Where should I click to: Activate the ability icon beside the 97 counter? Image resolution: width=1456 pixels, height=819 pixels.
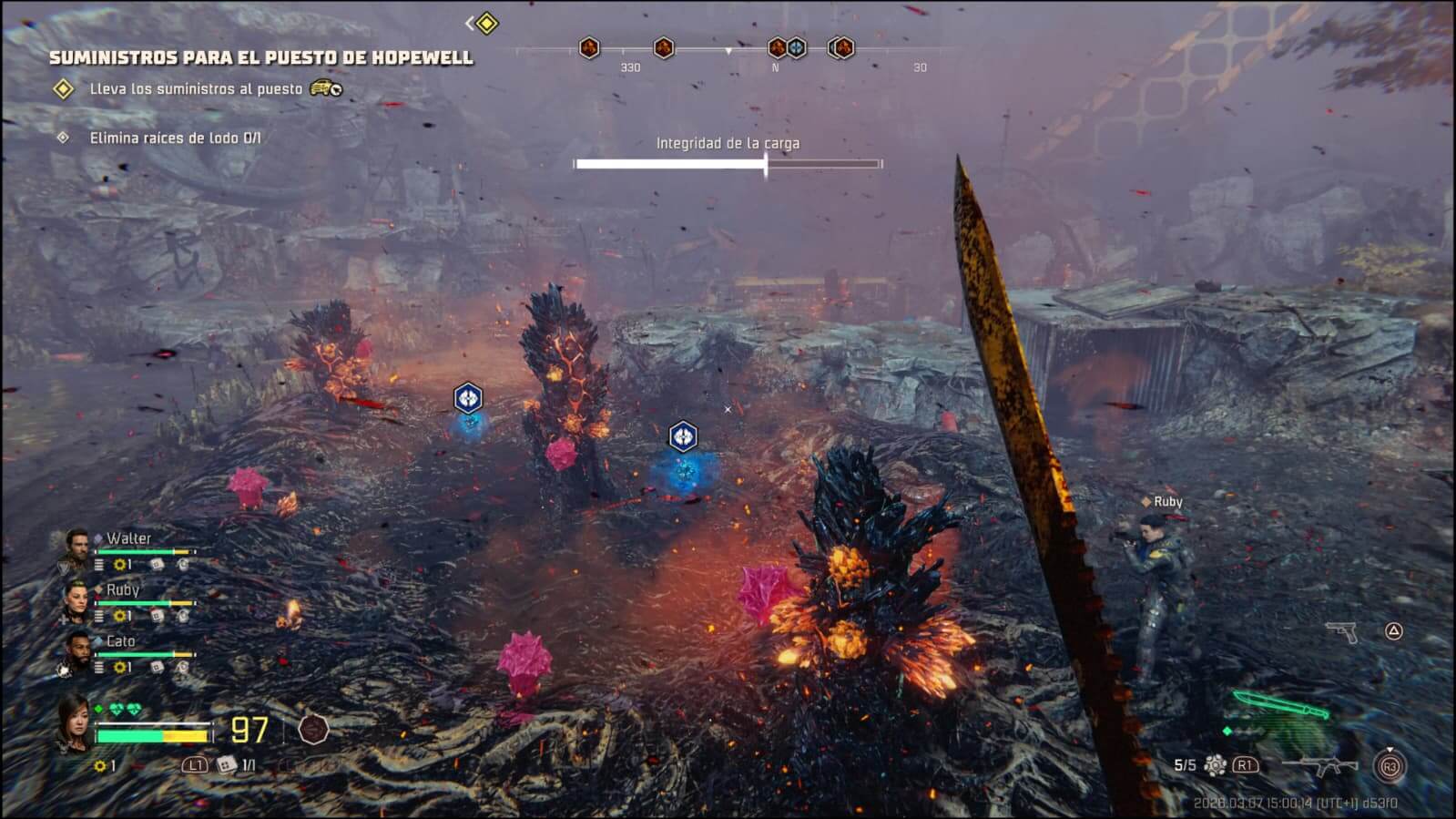313,729
